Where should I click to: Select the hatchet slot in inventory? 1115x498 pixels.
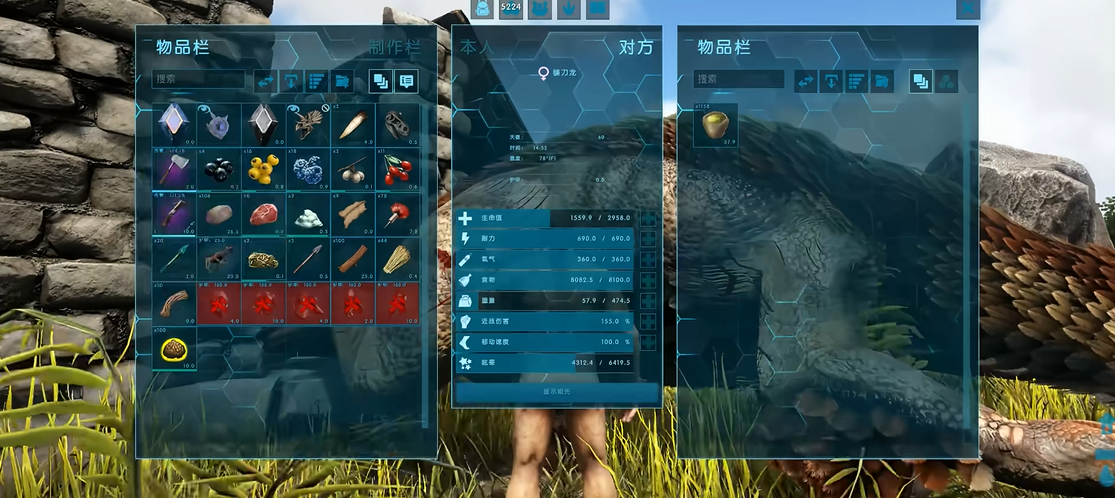coord(175,169)
